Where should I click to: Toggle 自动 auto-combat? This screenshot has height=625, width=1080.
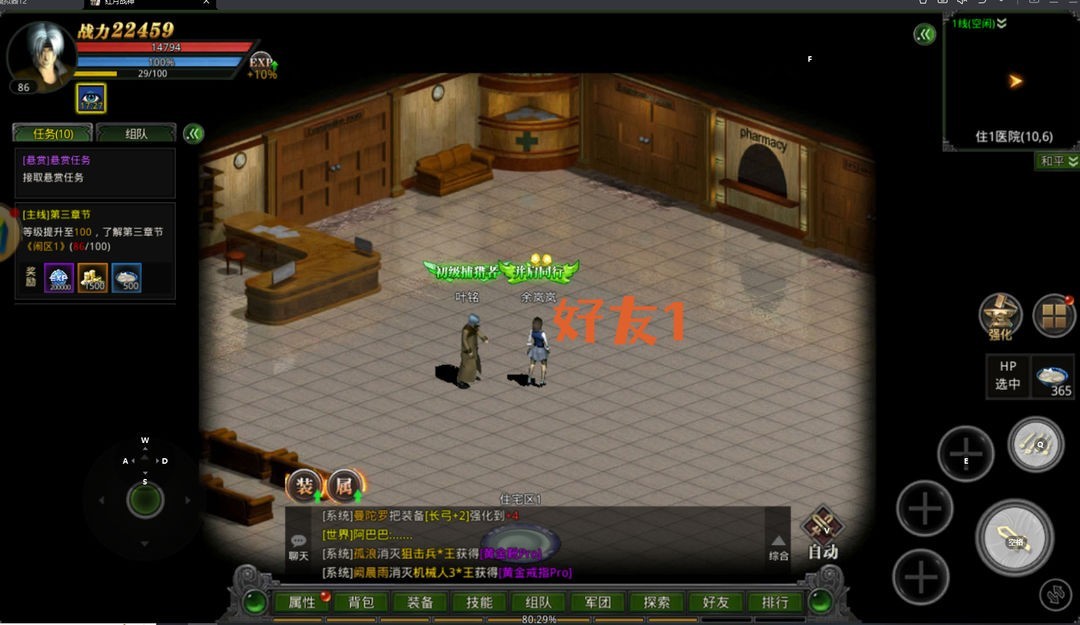pyautogui.click(x=823, y=530)
